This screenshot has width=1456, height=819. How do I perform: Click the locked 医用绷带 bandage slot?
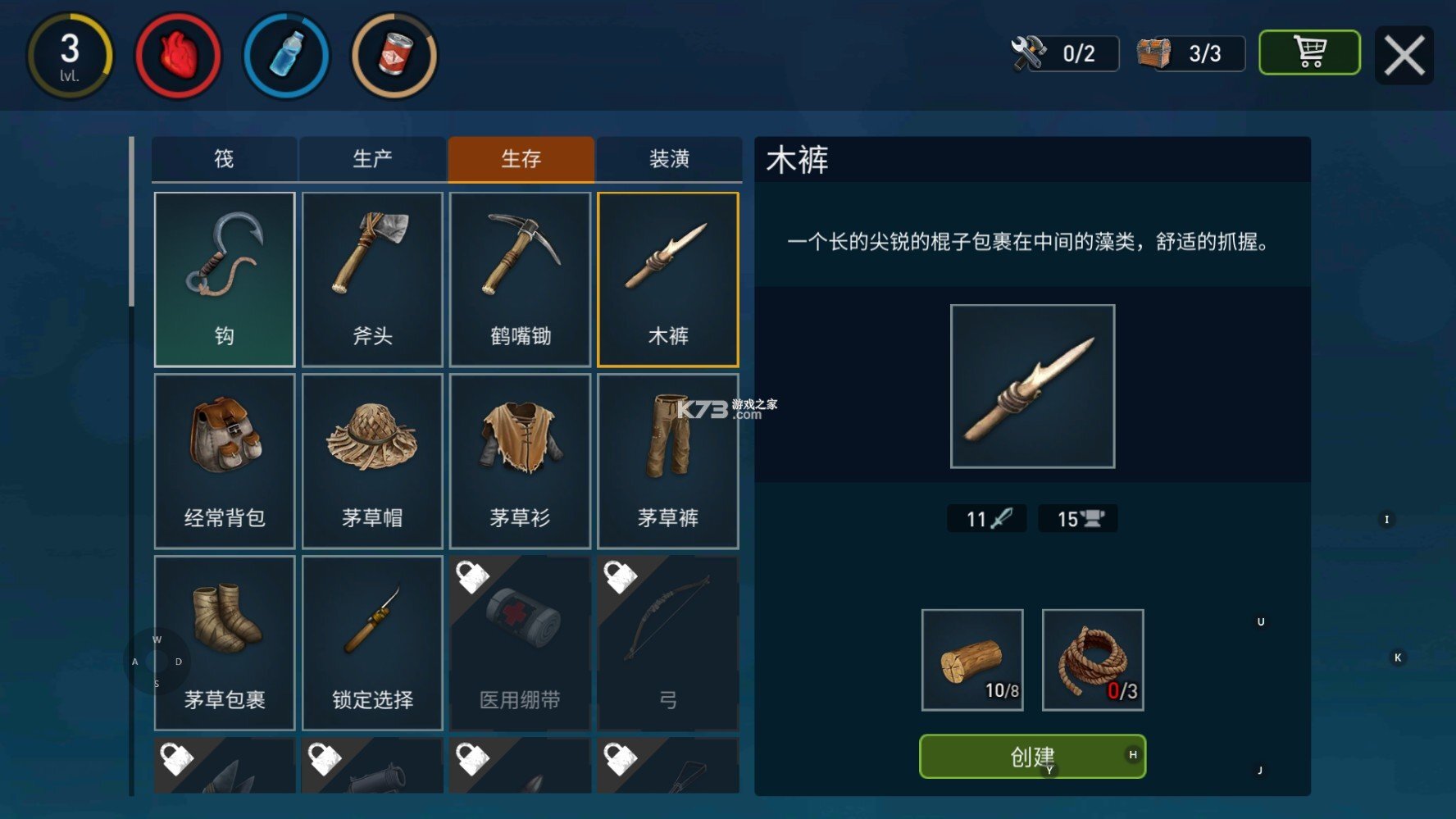tap(521, 638)
